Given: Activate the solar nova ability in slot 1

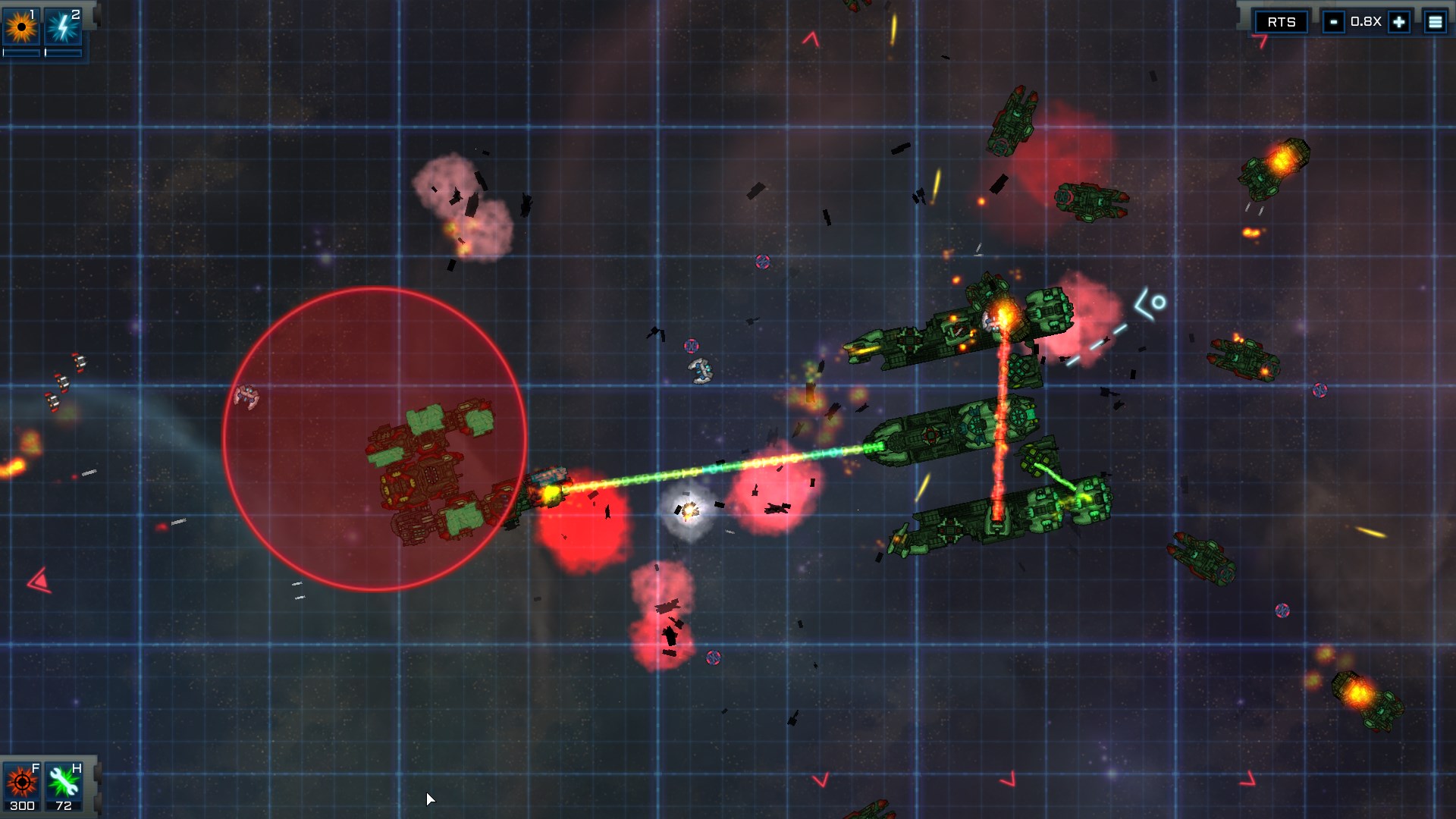Looking at the screenshot, I should [x=23, y=25].
